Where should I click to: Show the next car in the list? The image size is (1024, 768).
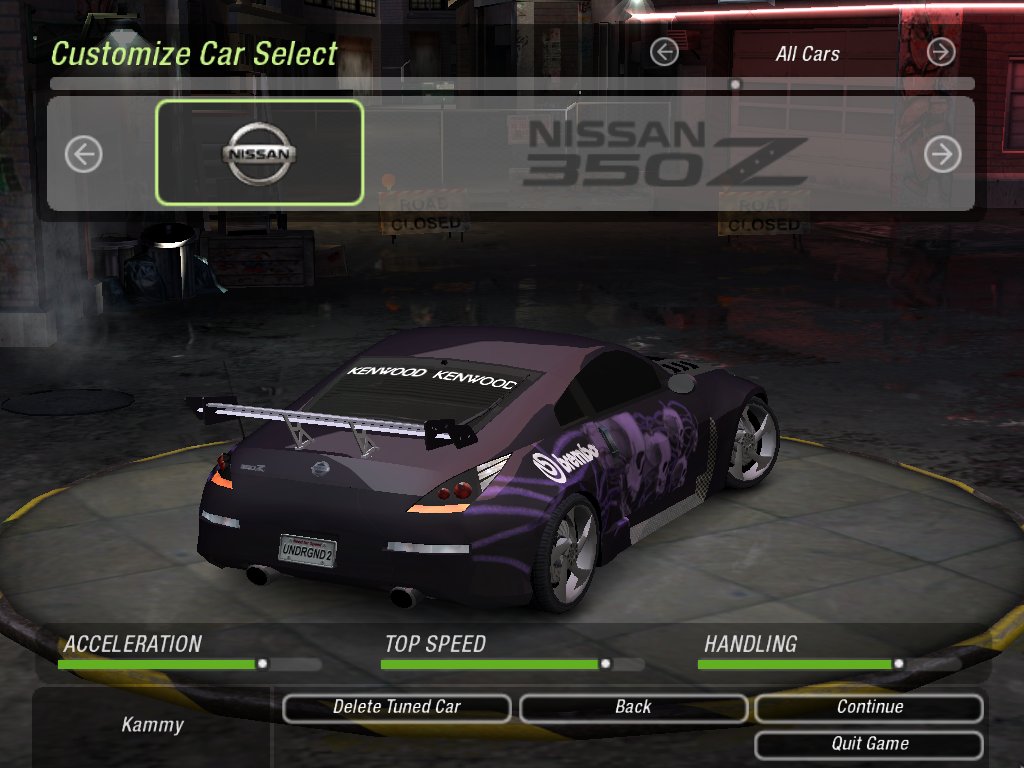click(x=942, y=154)
